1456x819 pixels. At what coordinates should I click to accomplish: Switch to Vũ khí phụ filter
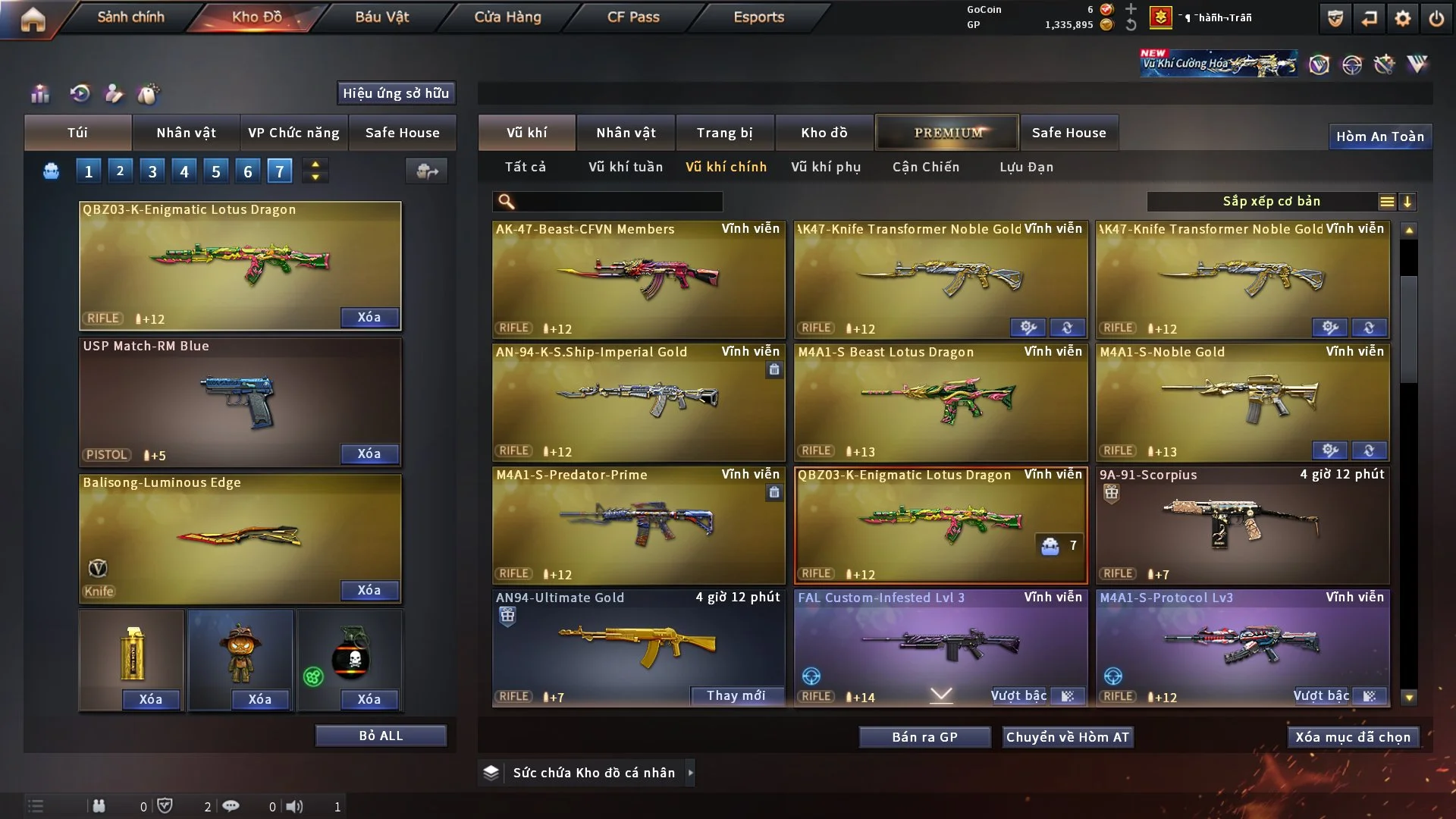[x=825, y=167]
